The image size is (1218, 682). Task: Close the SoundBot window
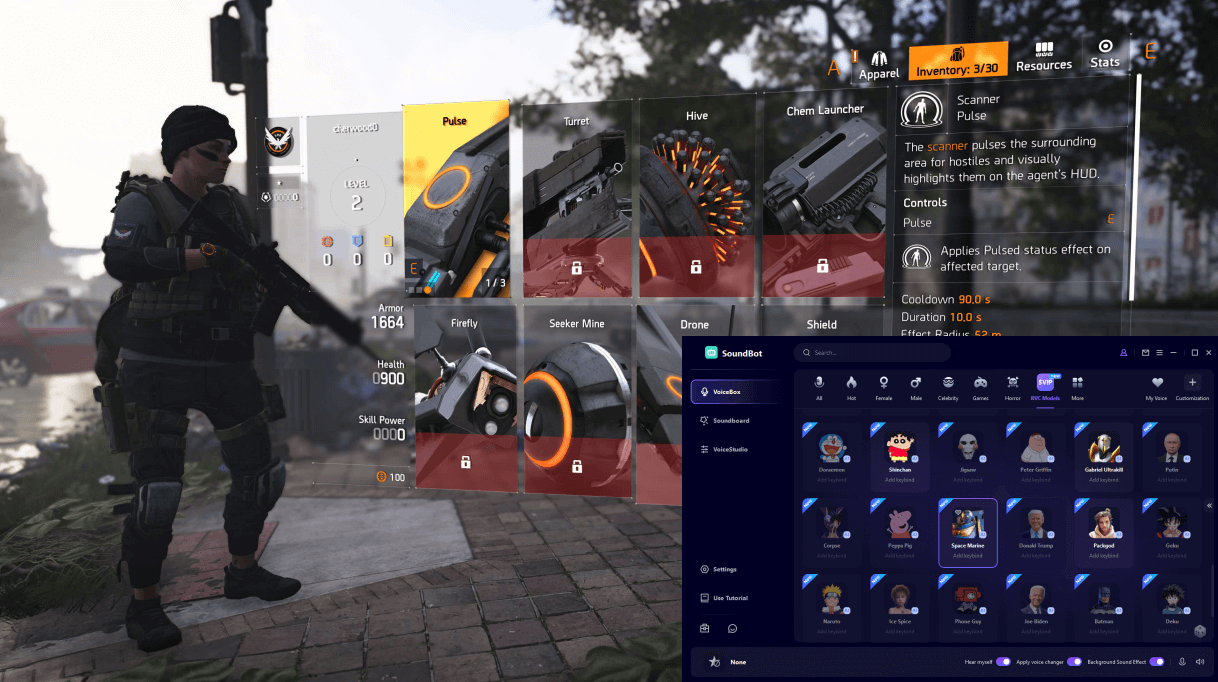[1209, 353]
